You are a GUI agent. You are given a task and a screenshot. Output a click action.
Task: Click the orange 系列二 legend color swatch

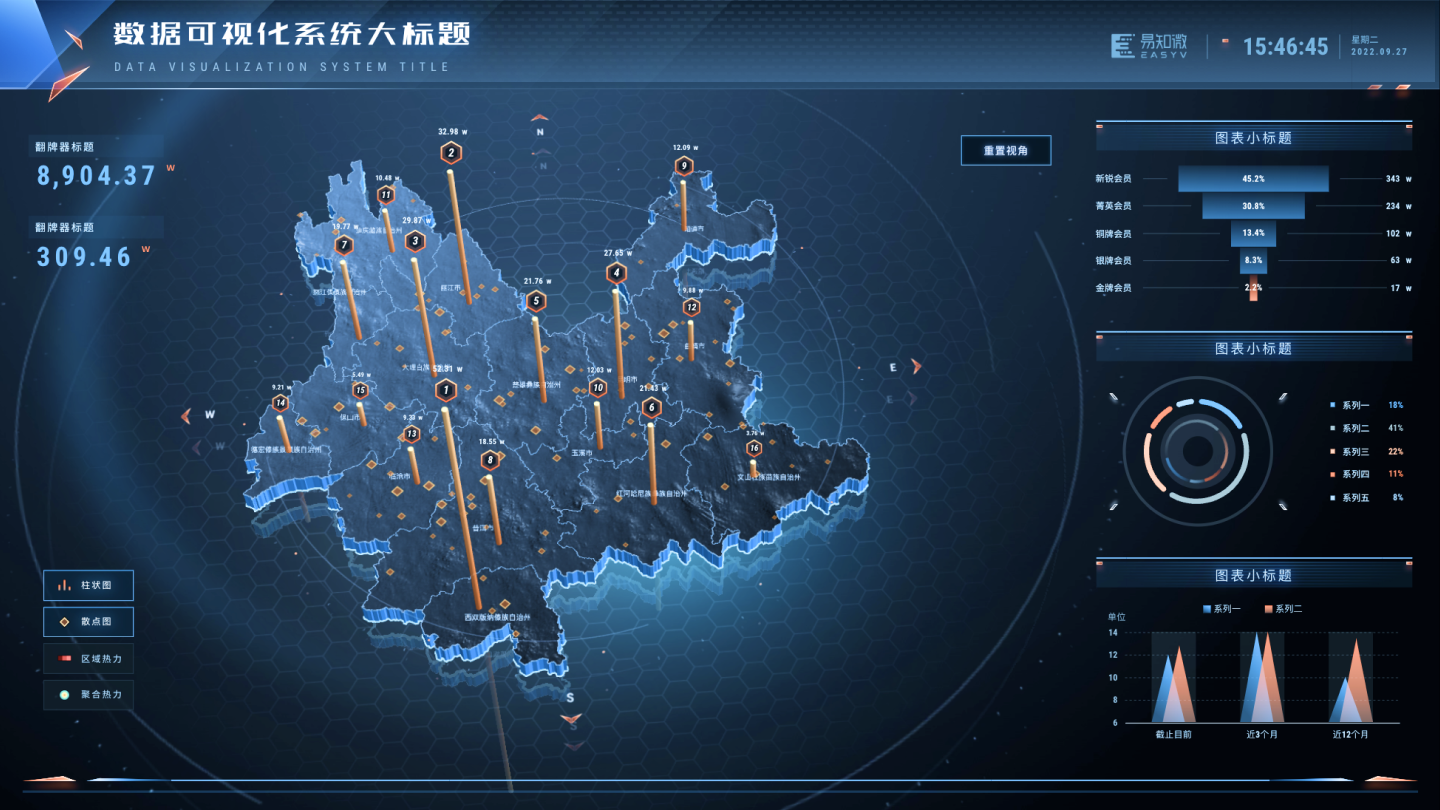coord(1268,608)
